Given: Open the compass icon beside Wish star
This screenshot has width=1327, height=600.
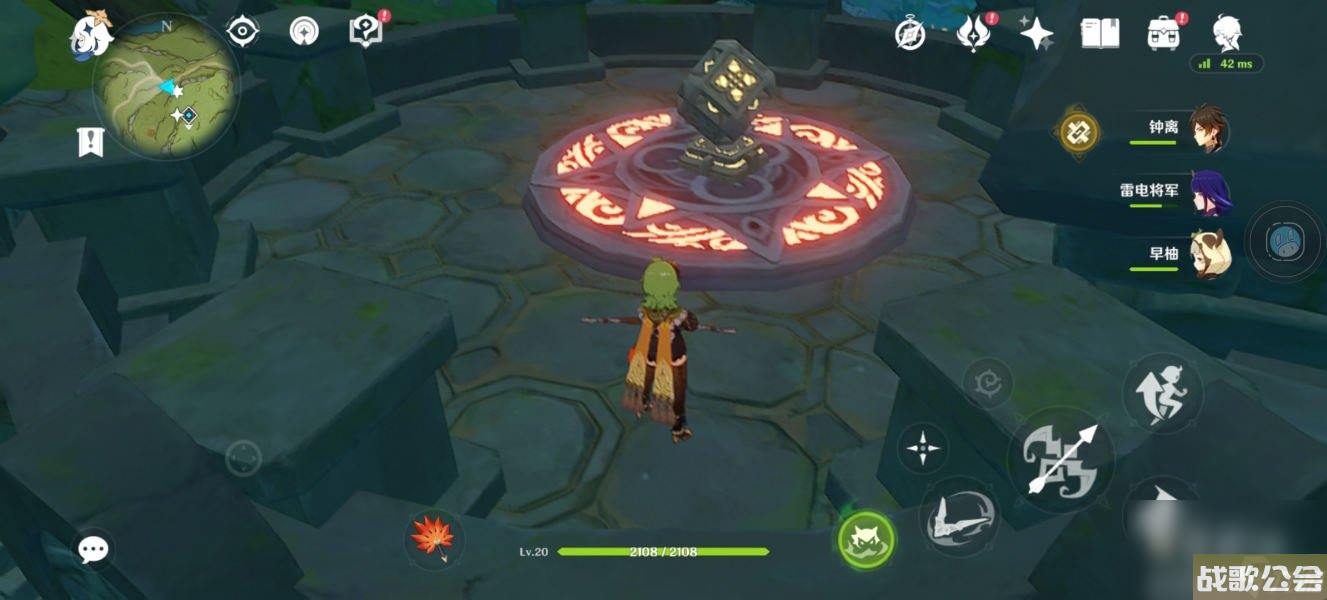Looking at the screenshot, I should pos(909,34).
